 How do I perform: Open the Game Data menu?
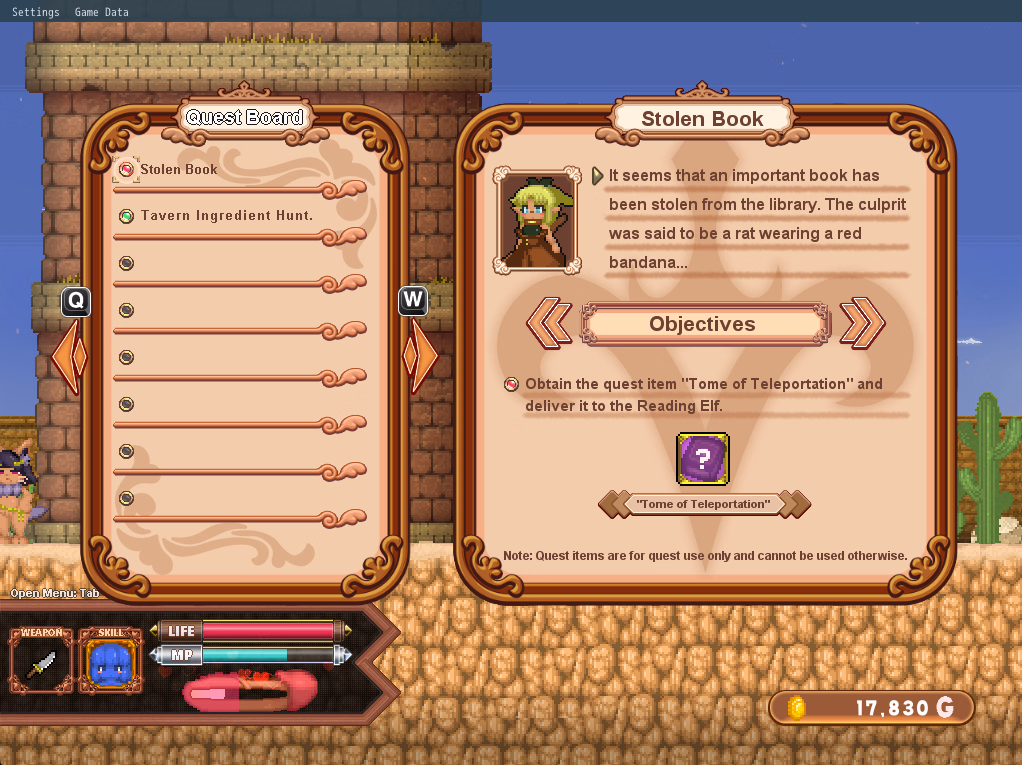[x=102, y=11]
